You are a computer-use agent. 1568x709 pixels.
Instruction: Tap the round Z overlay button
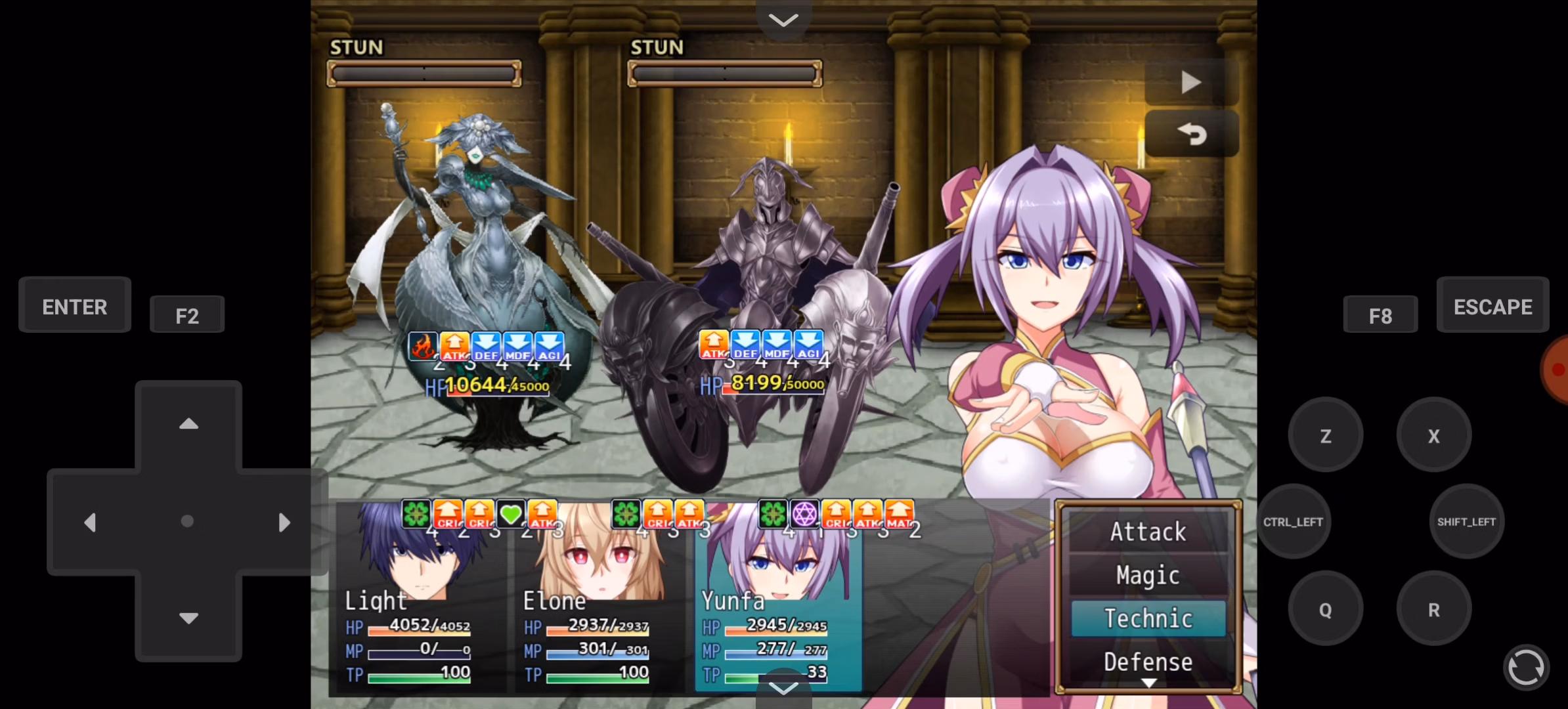1325,436
